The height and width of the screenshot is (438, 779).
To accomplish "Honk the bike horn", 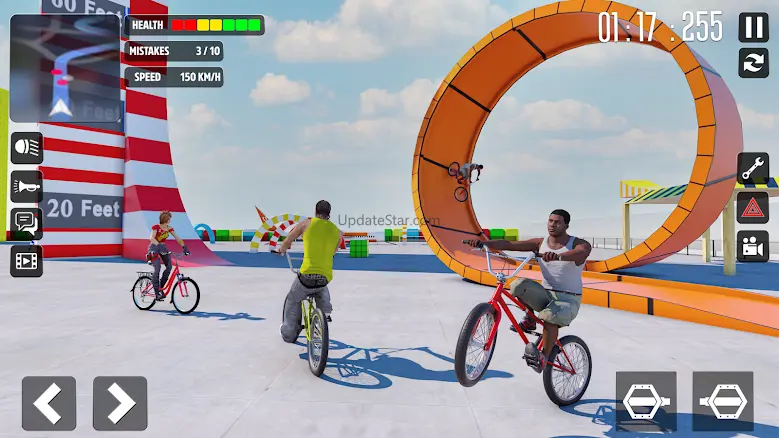I will pos(26,186).
